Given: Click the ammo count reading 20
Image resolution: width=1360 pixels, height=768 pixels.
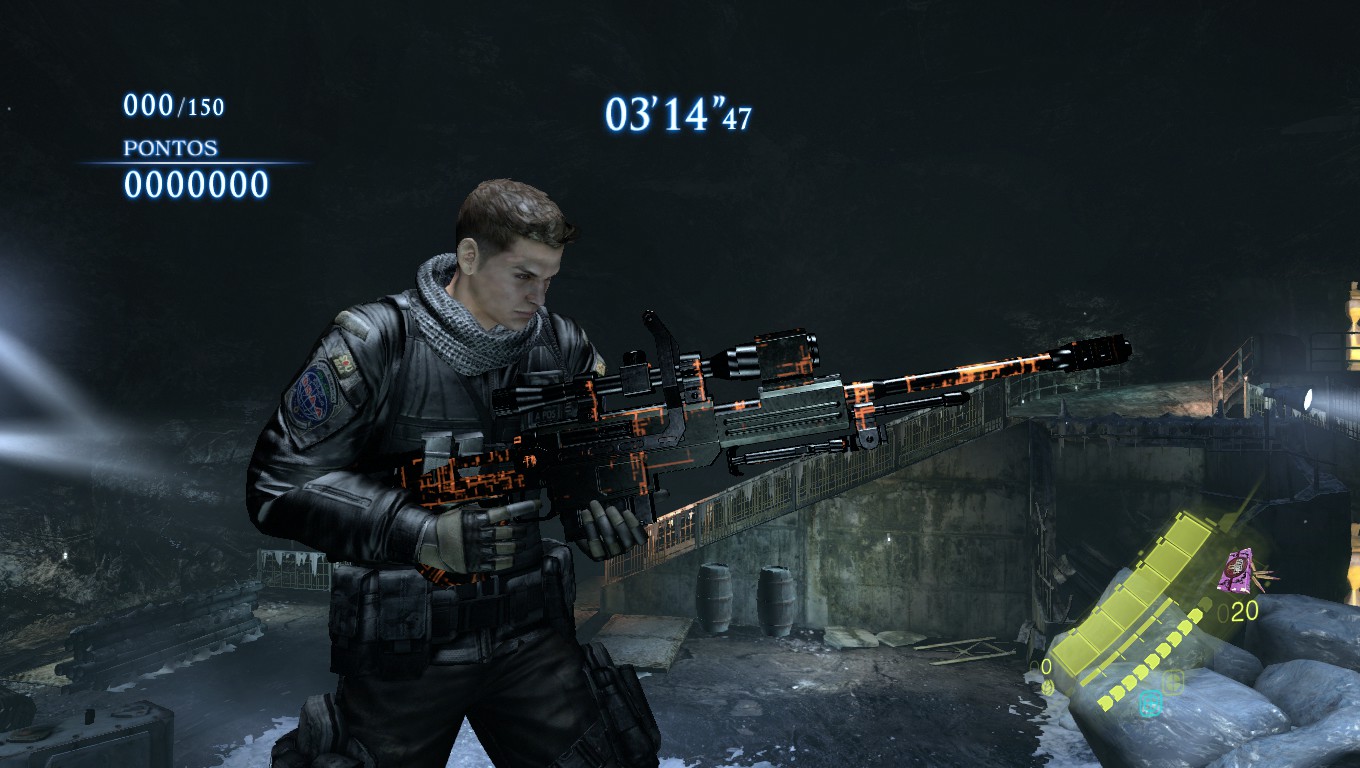Looking at the screenshot, I should tap(1243, 609).
